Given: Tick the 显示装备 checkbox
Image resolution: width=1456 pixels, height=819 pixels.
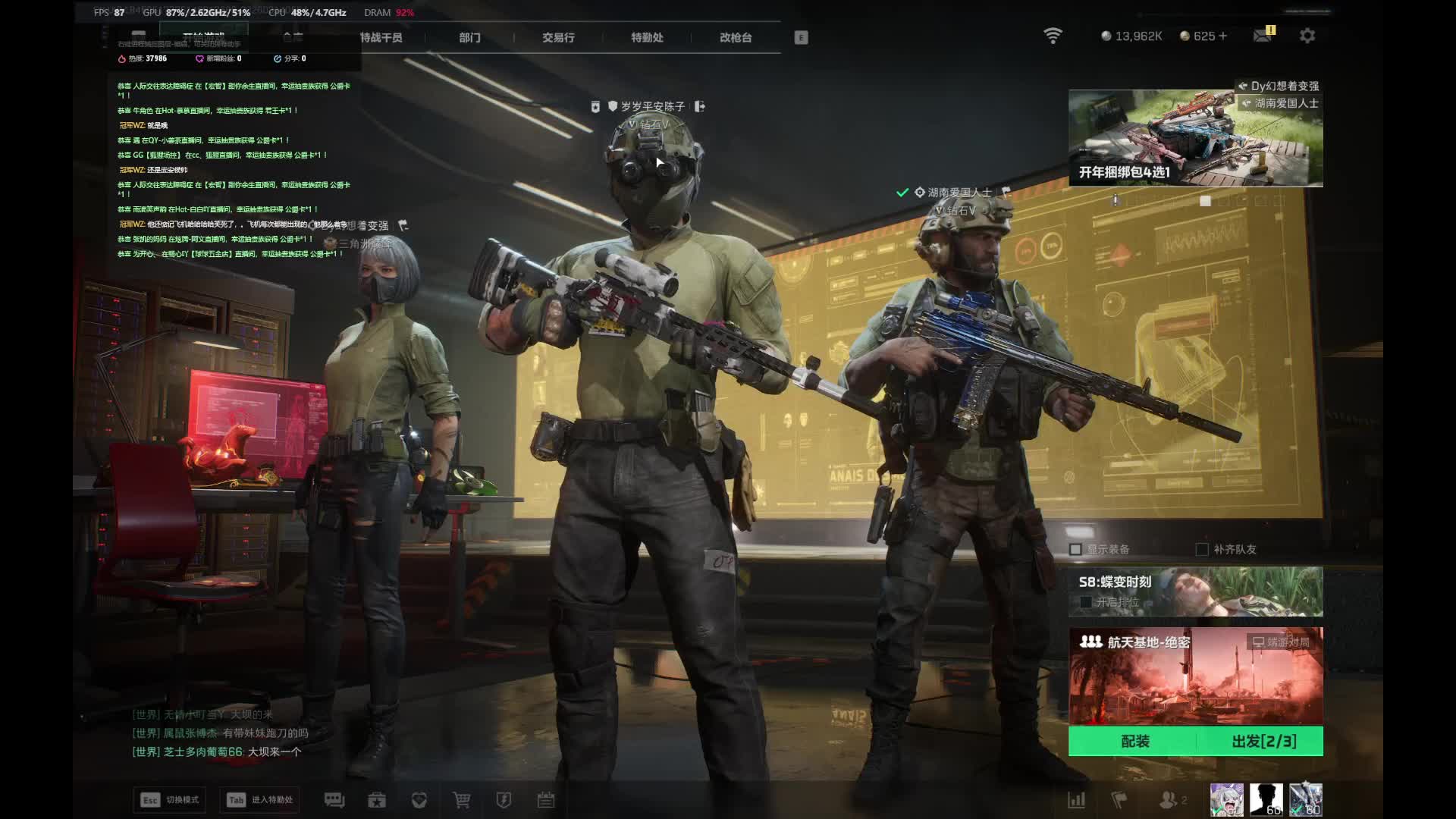Looking at the screenshot, I should pos(1075,549).
